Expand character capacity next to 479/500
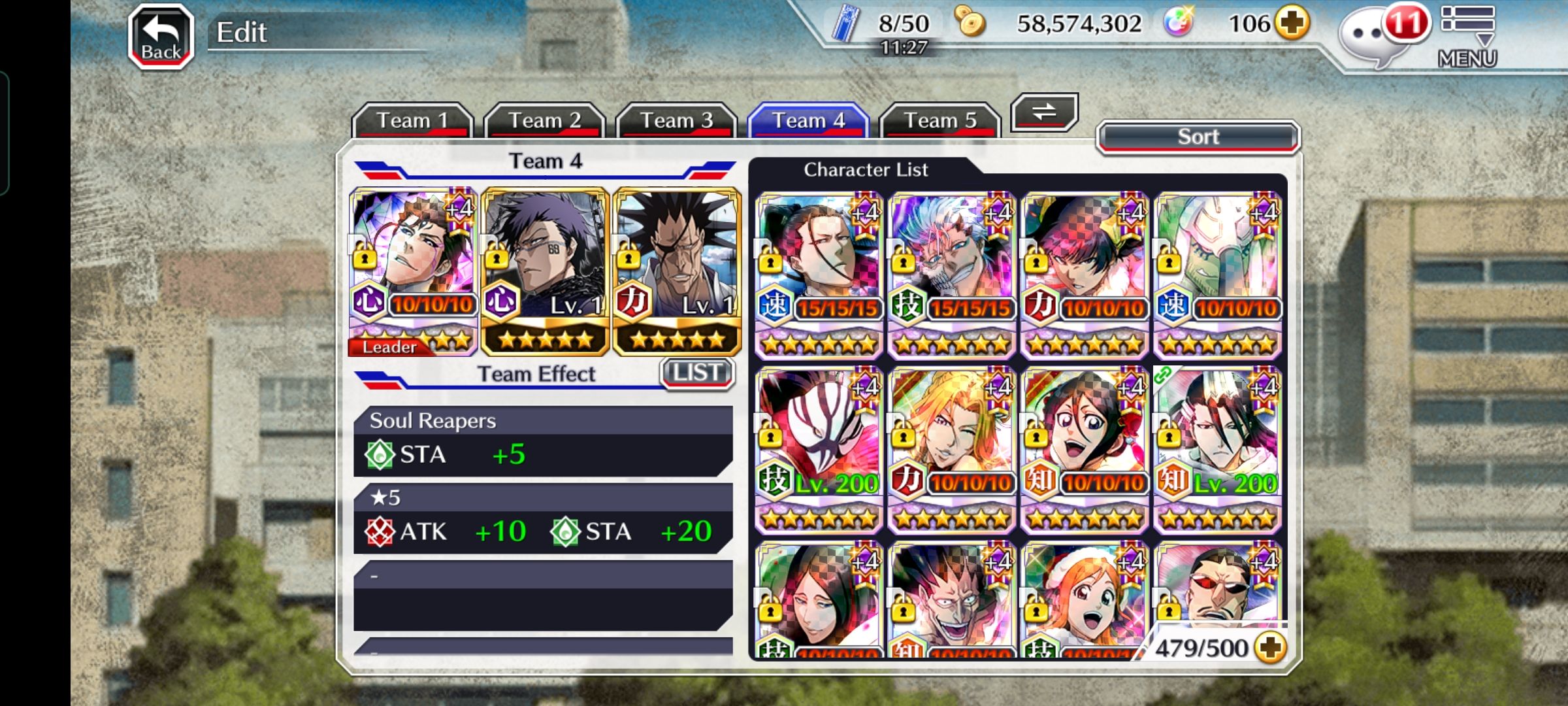1568x706 pixels. click(1270, 648)
